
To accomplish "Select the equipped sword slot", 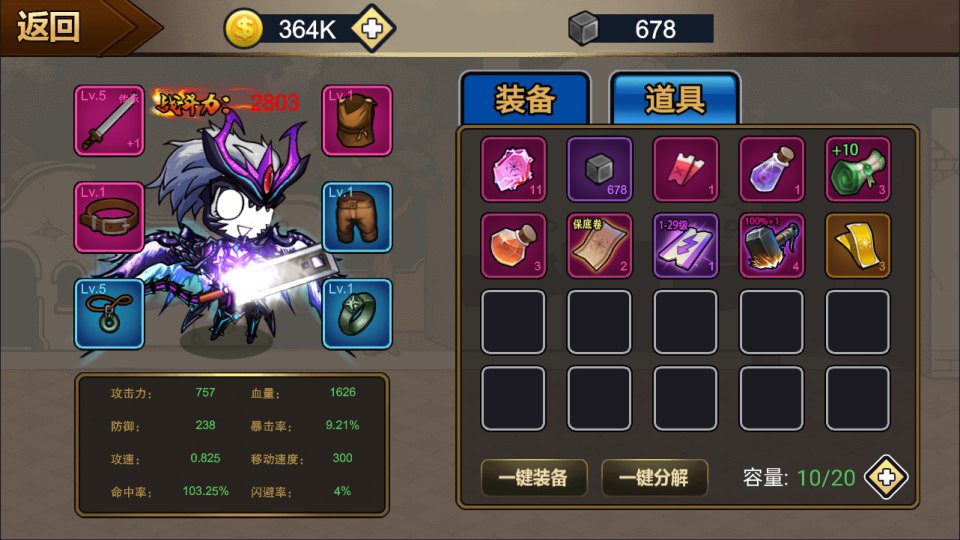I will coord(108,120).
